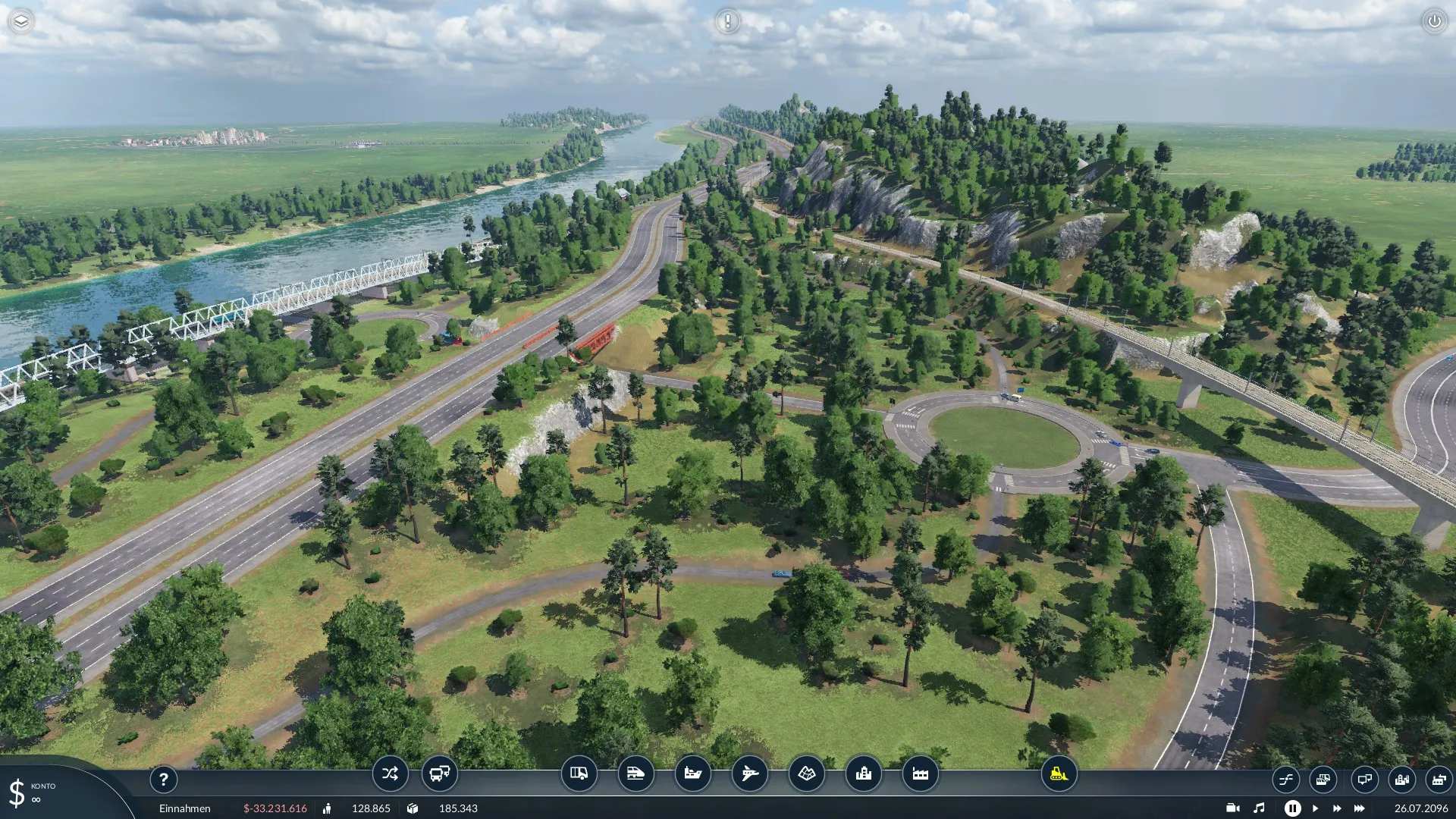Open the question mark help button
Screen dimensions: 1456x819
163,779
